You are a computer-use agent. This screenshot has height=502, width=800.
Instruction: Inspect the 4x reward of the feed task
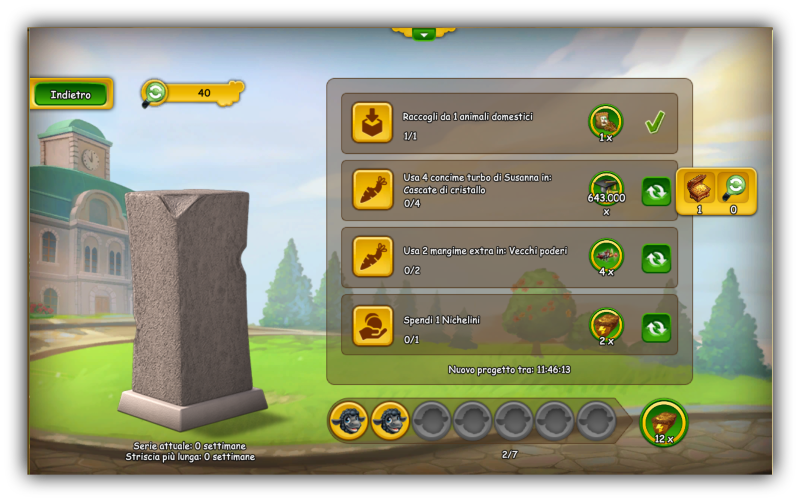point(606,256)
